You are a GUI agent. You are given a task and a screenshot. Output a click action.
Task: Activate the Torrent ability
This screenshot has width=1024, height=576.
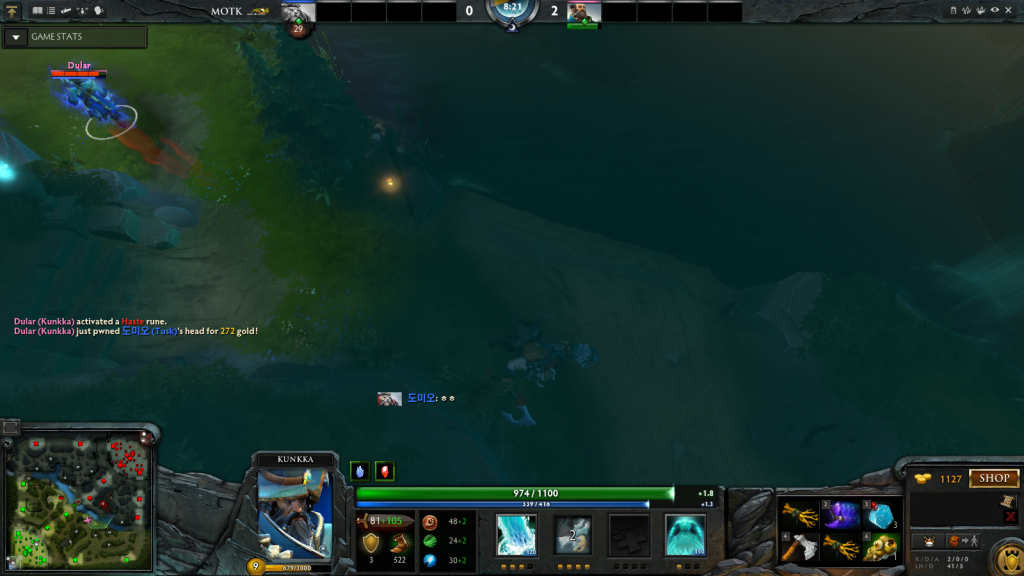[516, 535]
